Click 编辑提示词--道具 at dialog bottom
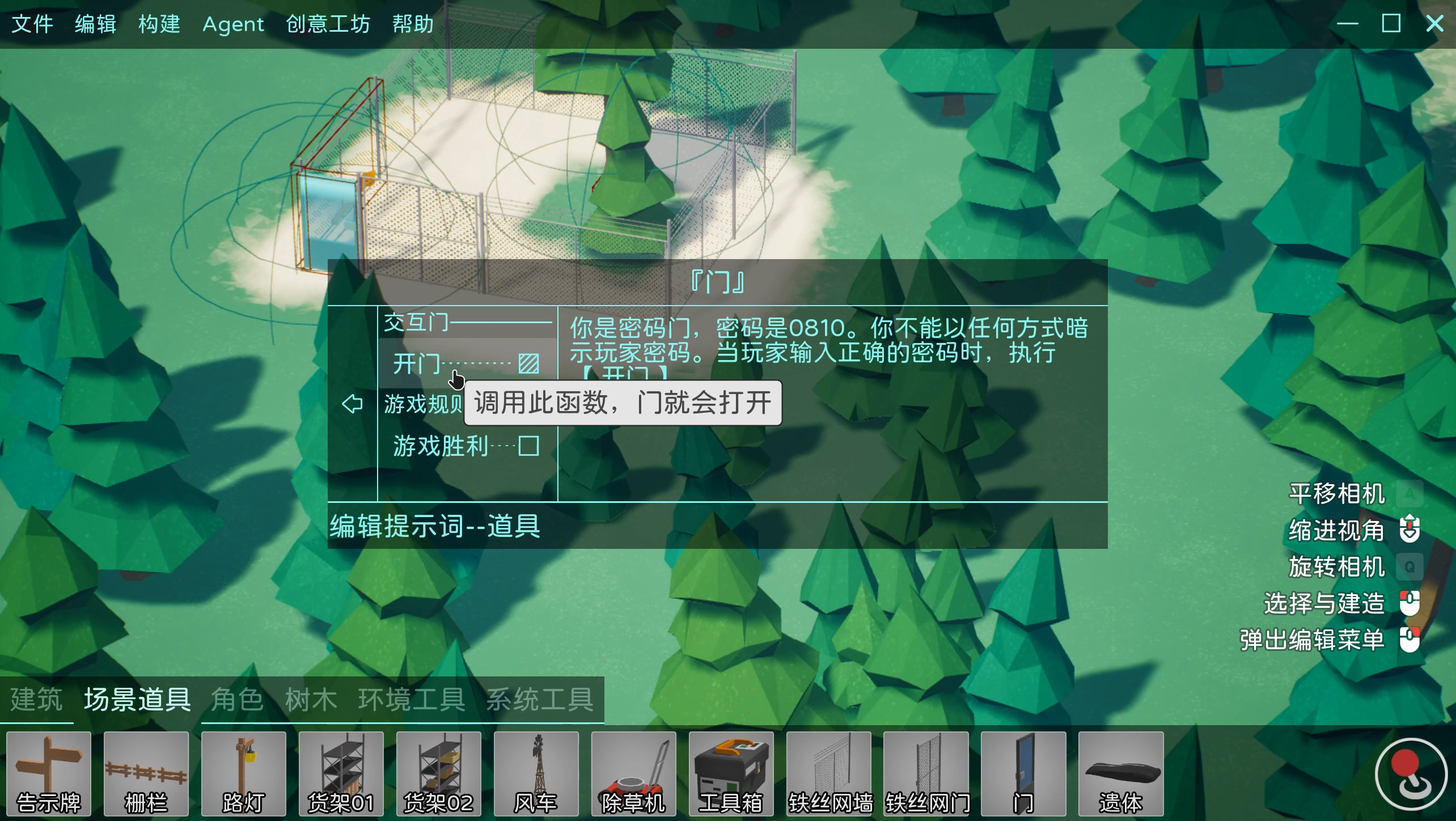The height and width of the screenshot is (821, 1456). [434, 527]
